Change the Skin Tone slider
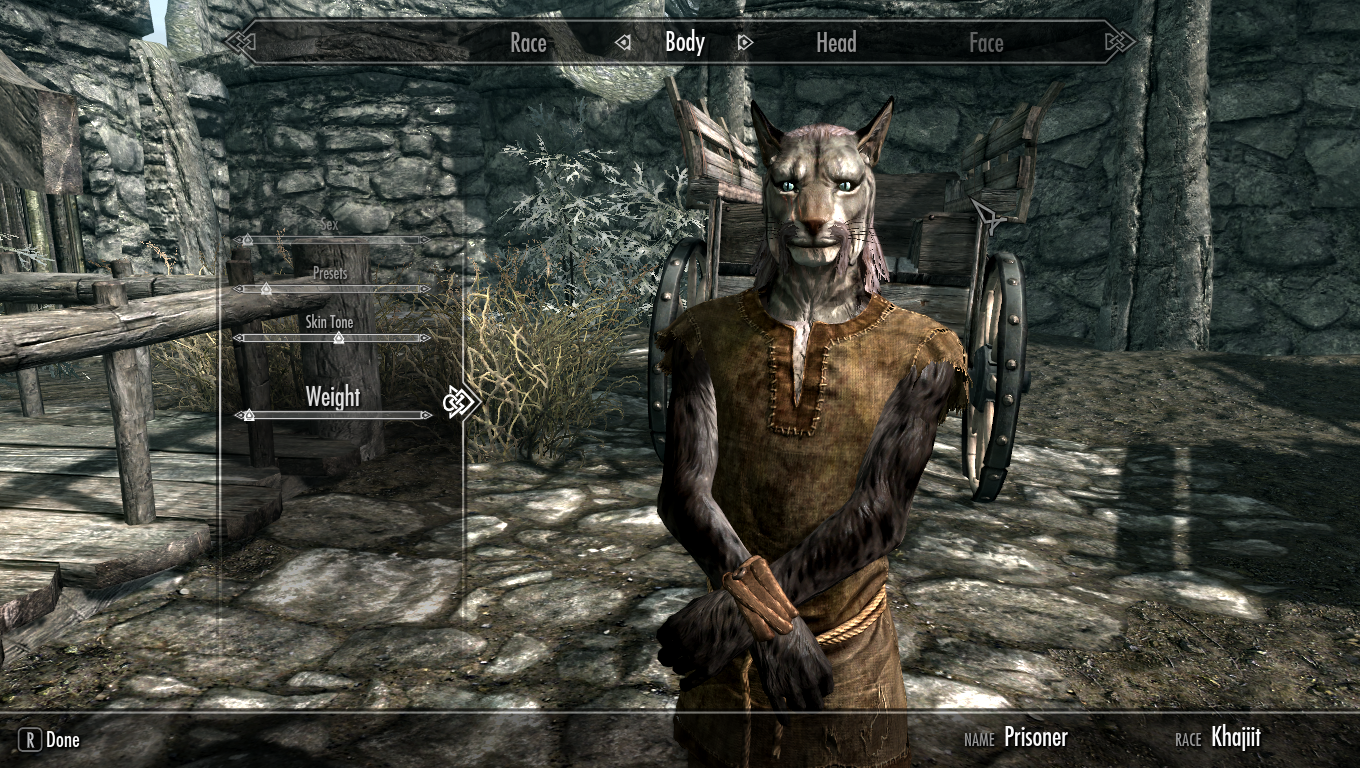Screen dimensions: 1360x768 click(x=331, y=338)
